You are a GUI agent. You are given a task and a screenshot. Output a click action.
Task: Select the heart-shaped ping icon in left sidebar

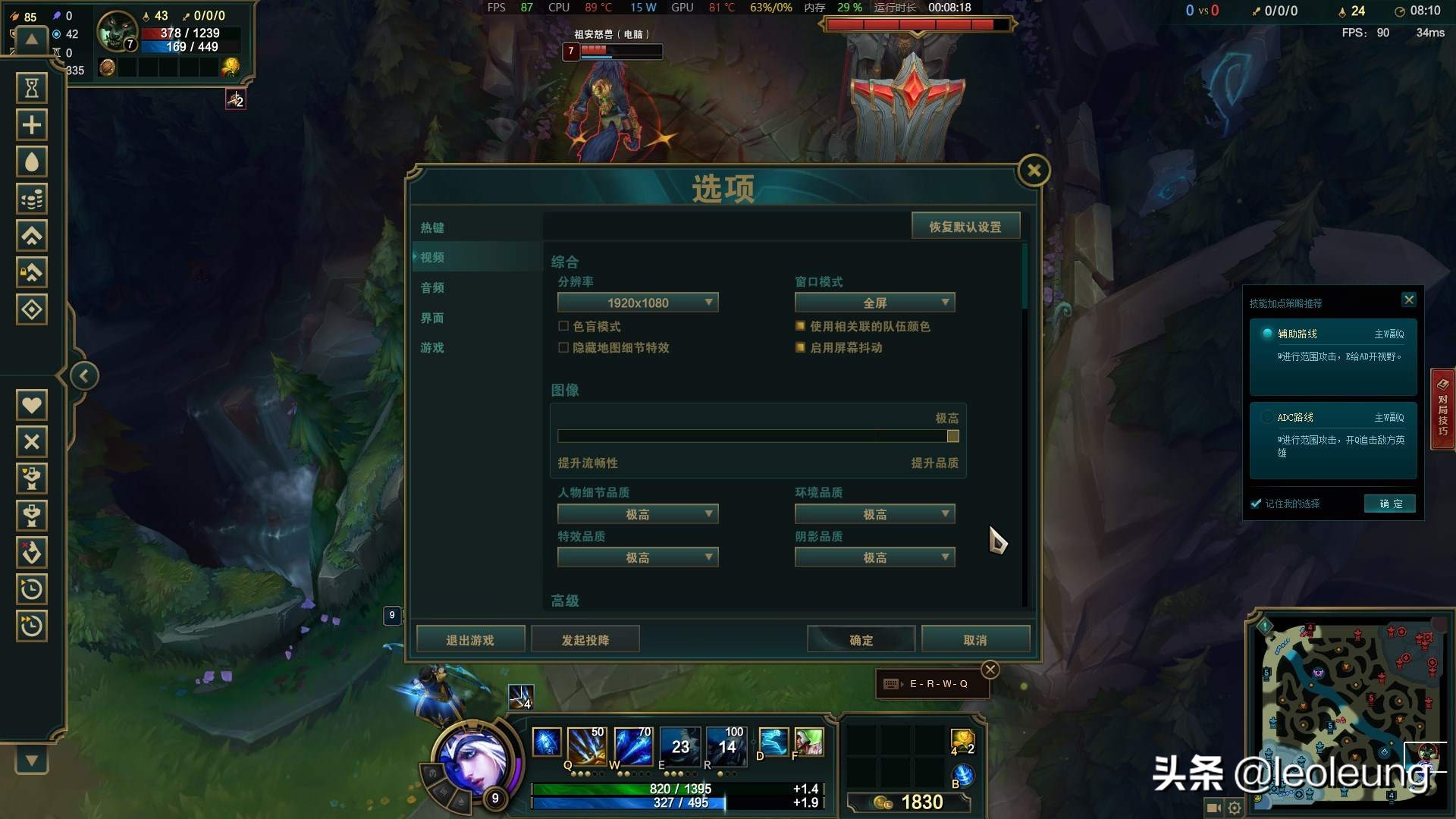click(x=31, y=404)
